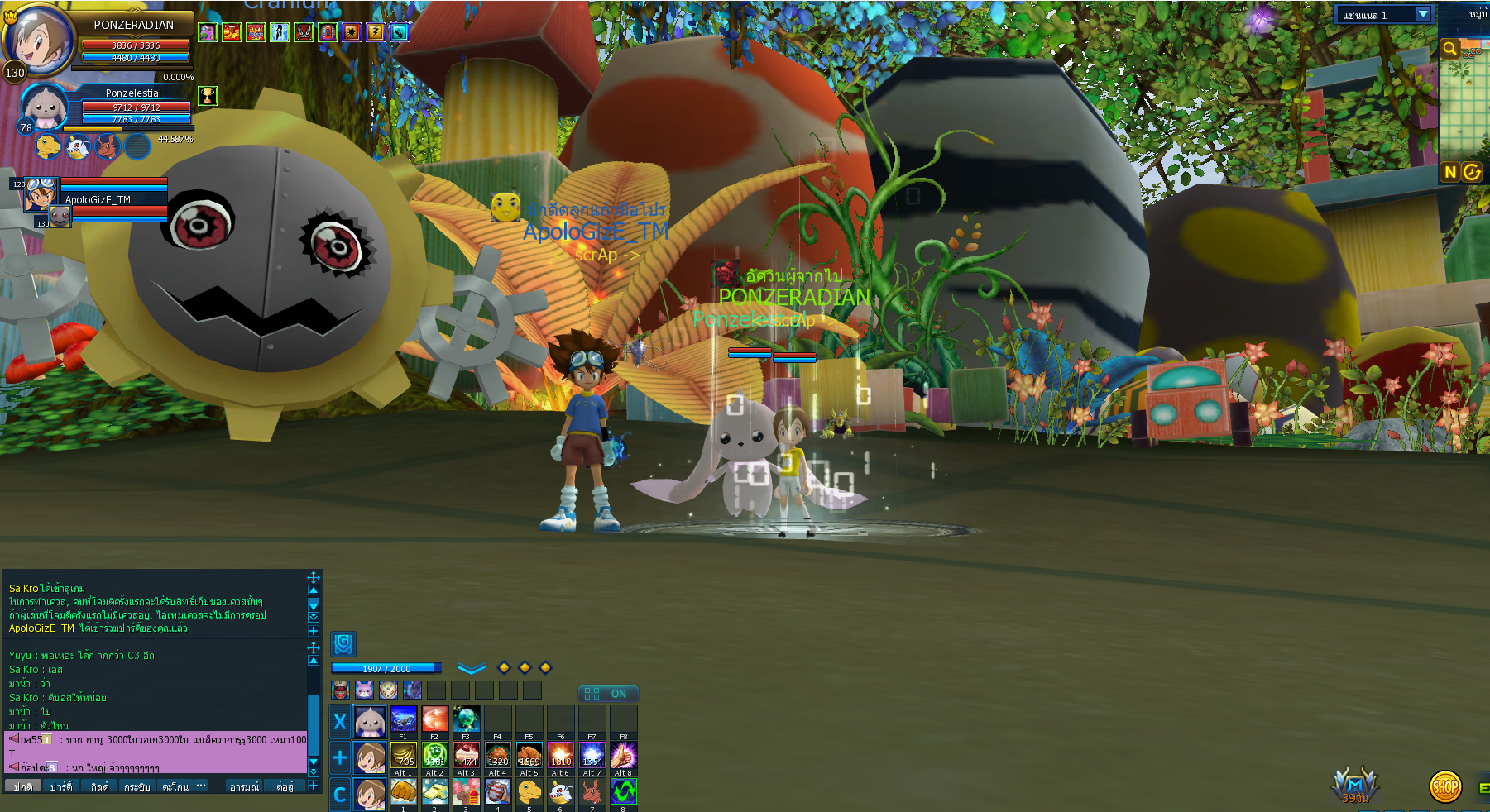This screenshot has height=812, width=1490.
Task: Switch to the ปาร์ตี้ chat tab
Action: 60,786
